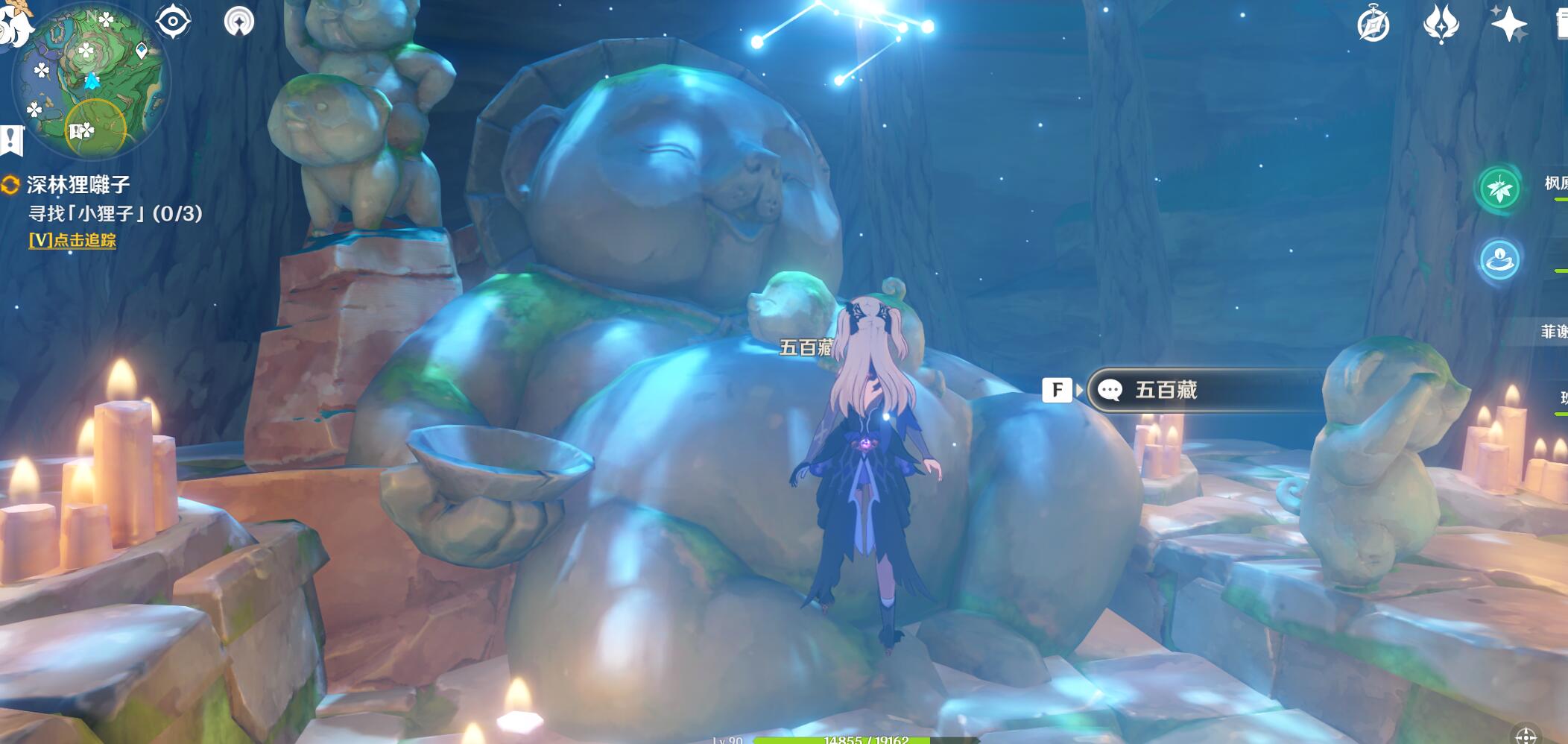Open the quest log exclamation banner

tap(11, 139)
